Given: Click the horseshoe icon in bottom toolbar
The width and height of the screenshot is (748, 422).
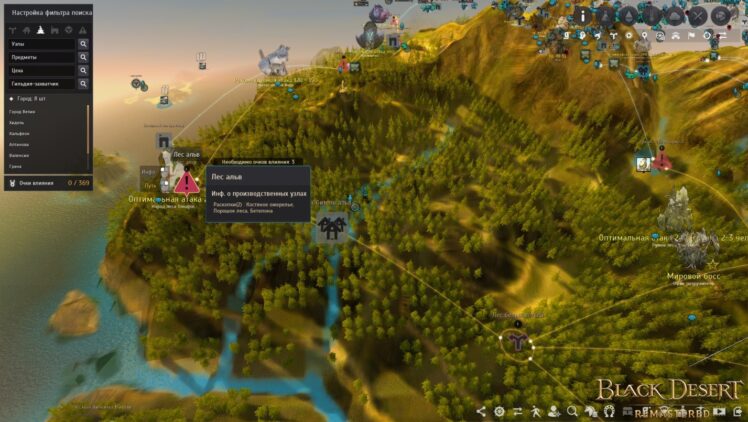Looking at the screenshot, I should point(608,411).
